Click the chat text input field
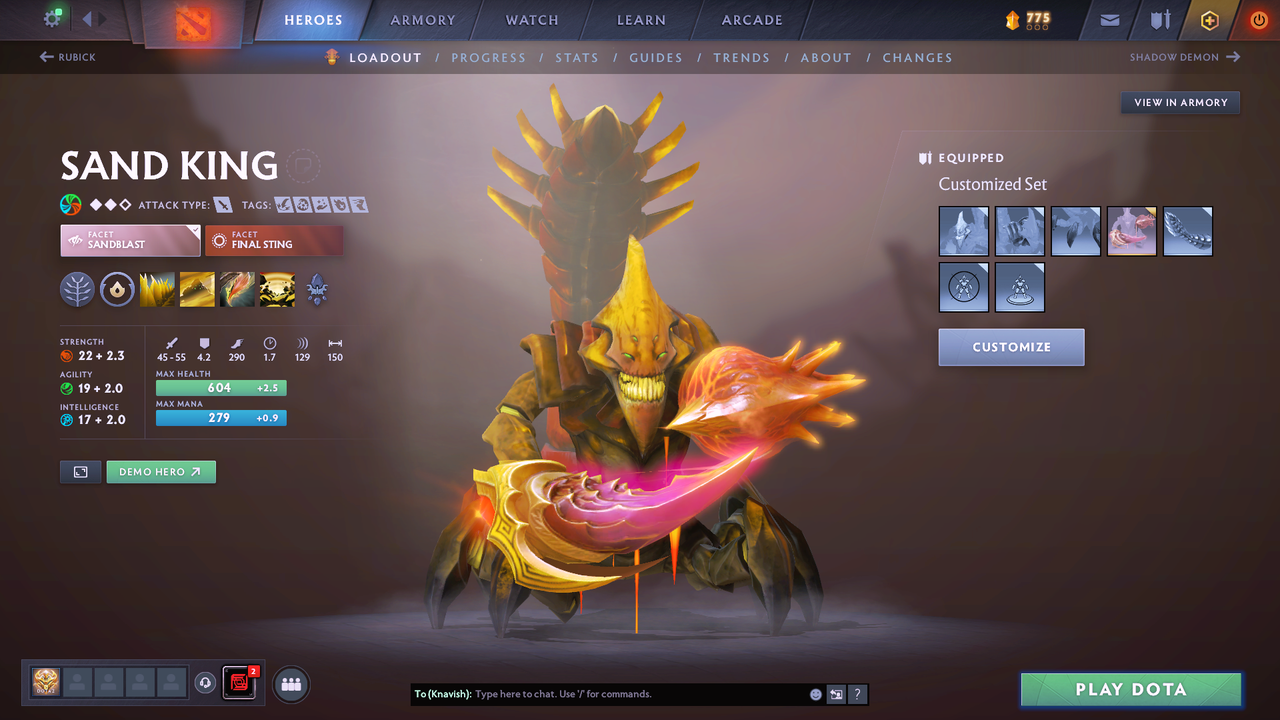Viewport: 1280px width, 720px height. coord(640,694)
